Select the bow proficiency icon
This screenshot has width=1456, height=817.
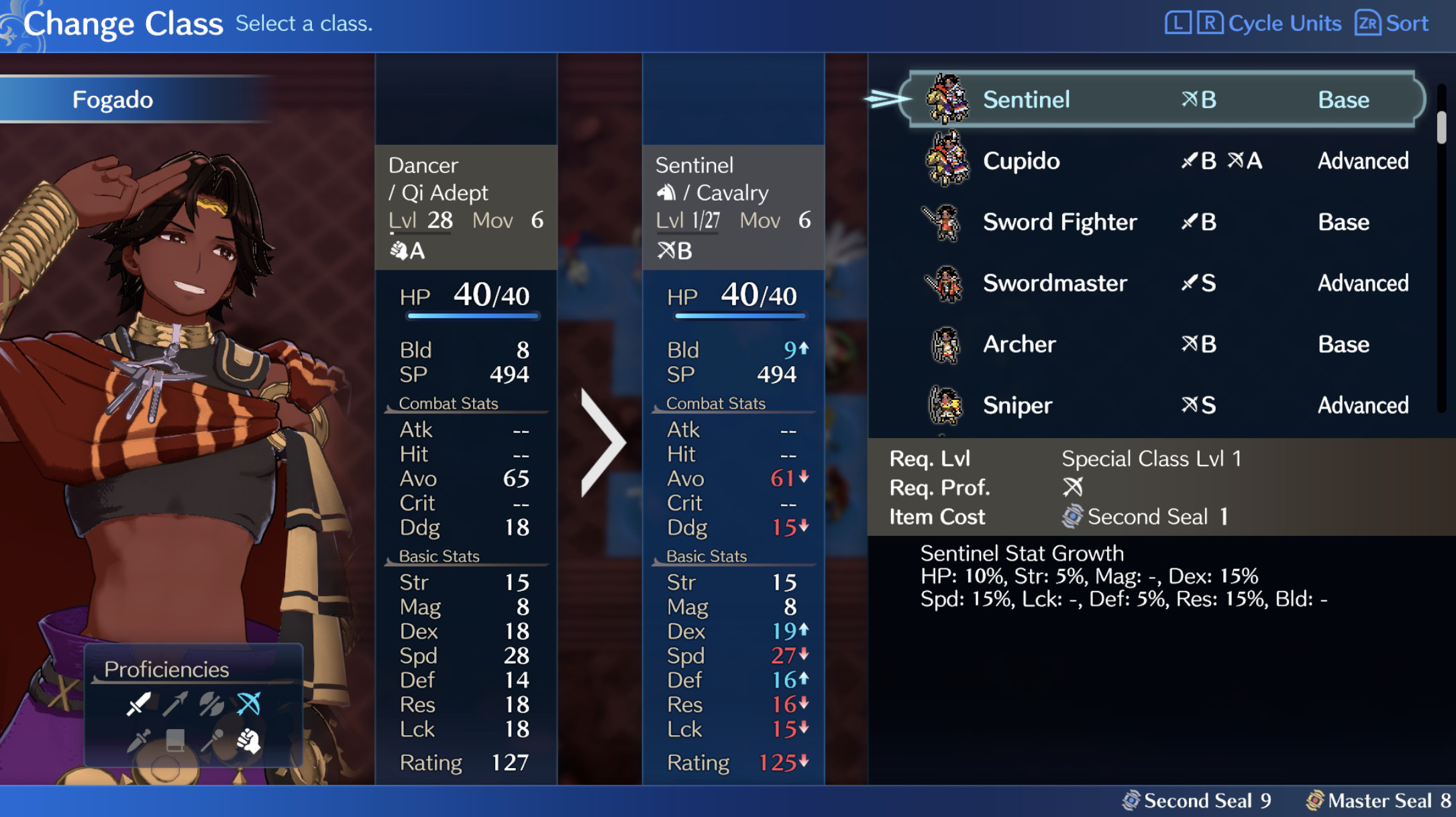click(249, 704)
